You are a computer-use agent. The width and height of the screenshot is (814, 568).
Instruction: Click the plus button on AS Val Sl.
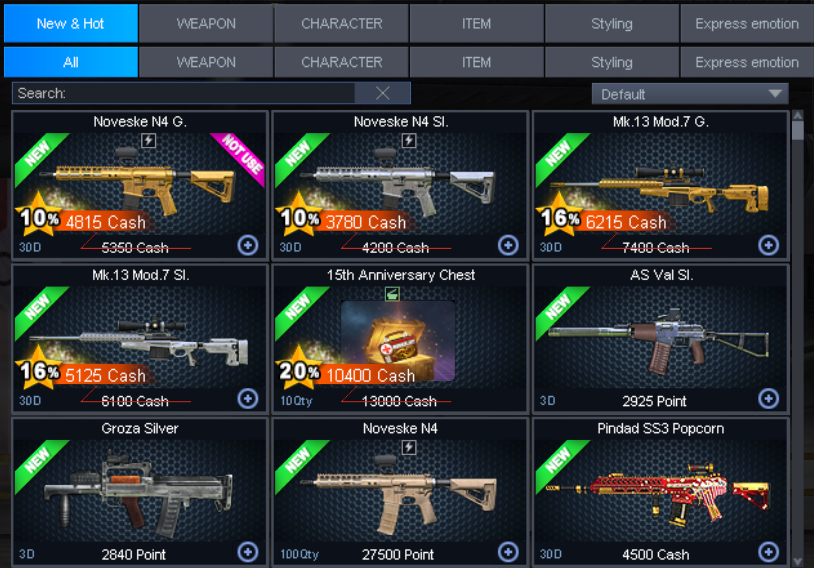tap(768, 399)
